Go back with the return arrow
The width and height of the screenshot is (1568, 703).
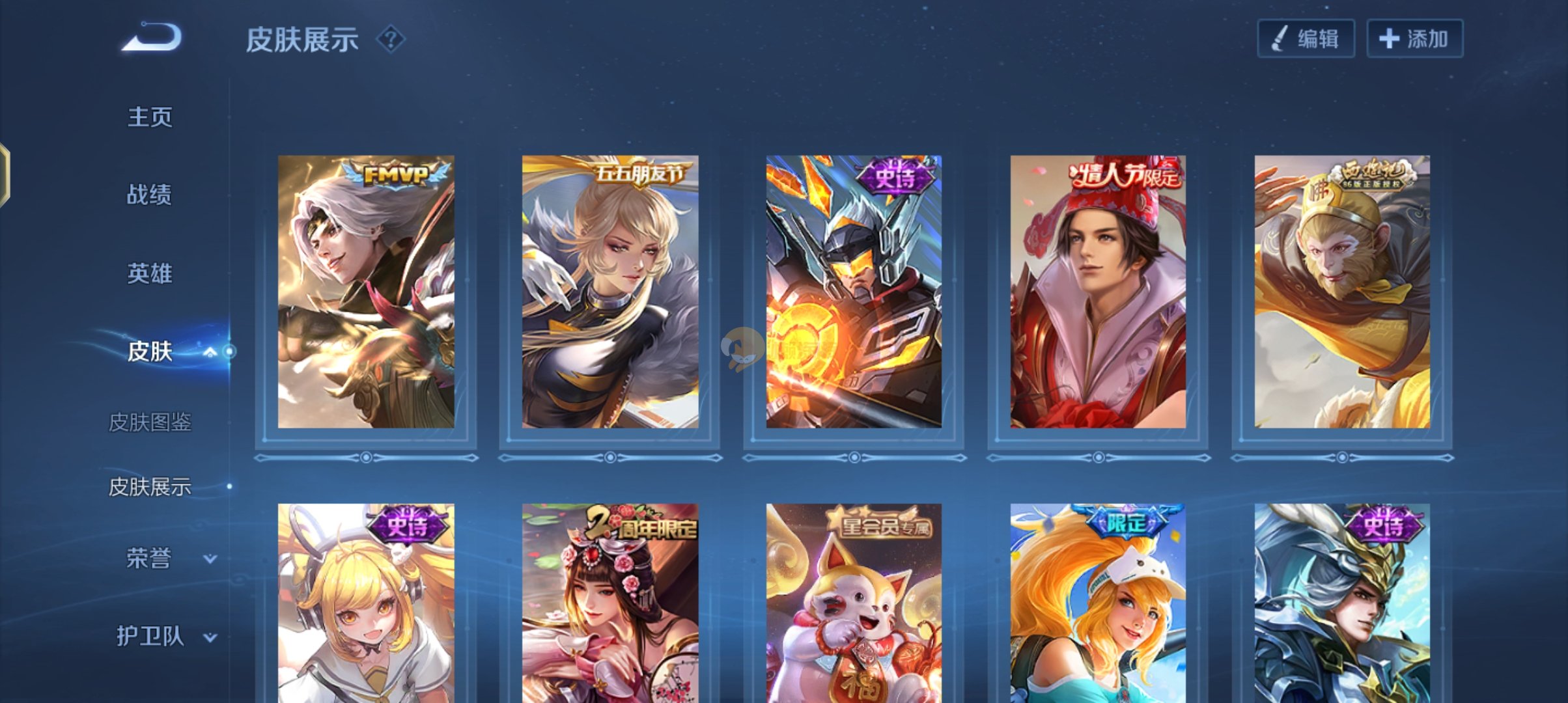click(x=151, y=37)
